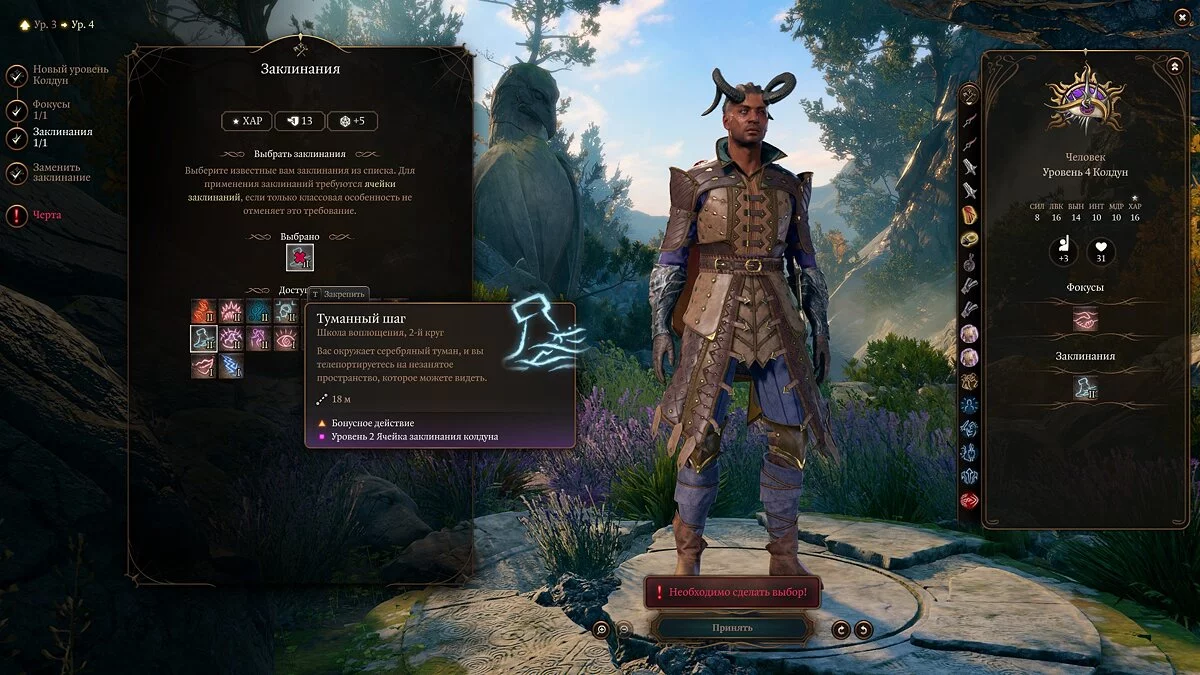This screenshot has height=675, width=1200.
Task: Select the pink eye spell icon
Action: coord(287,339)
